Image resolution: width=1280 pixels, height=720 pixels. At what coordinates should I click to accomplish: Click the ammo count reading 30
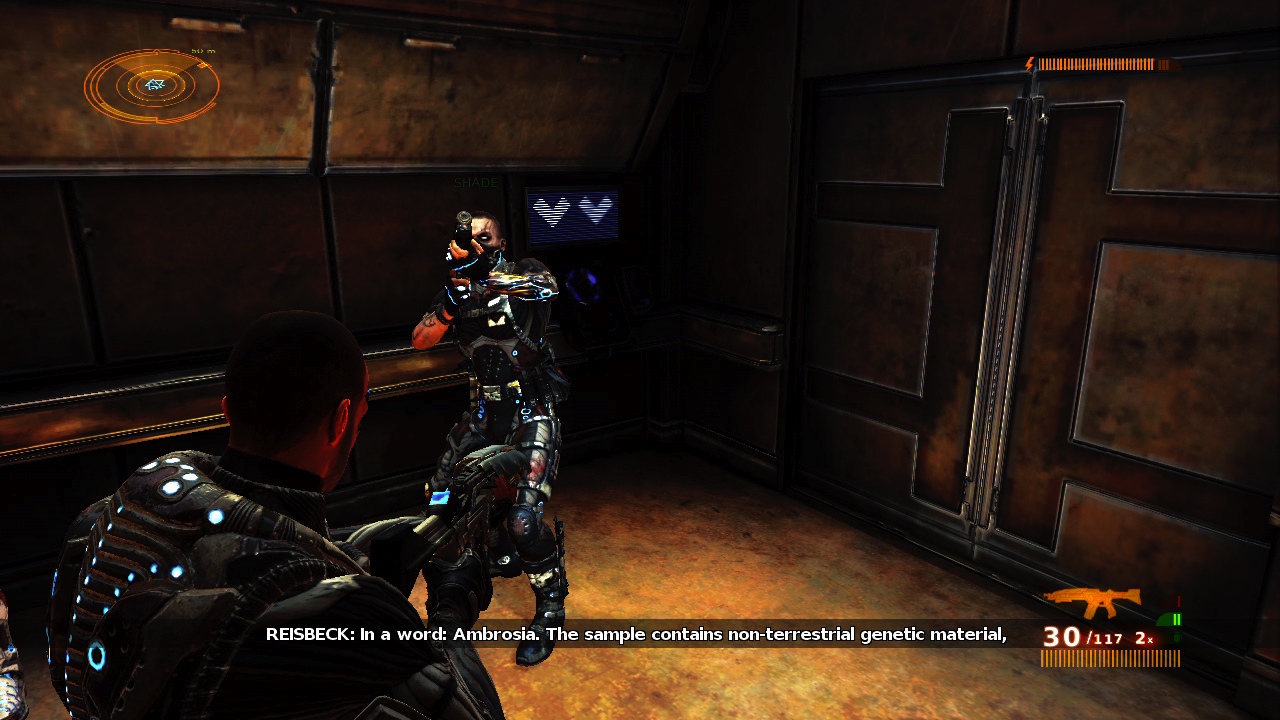pyautogui.click(x=1060, y=636)
